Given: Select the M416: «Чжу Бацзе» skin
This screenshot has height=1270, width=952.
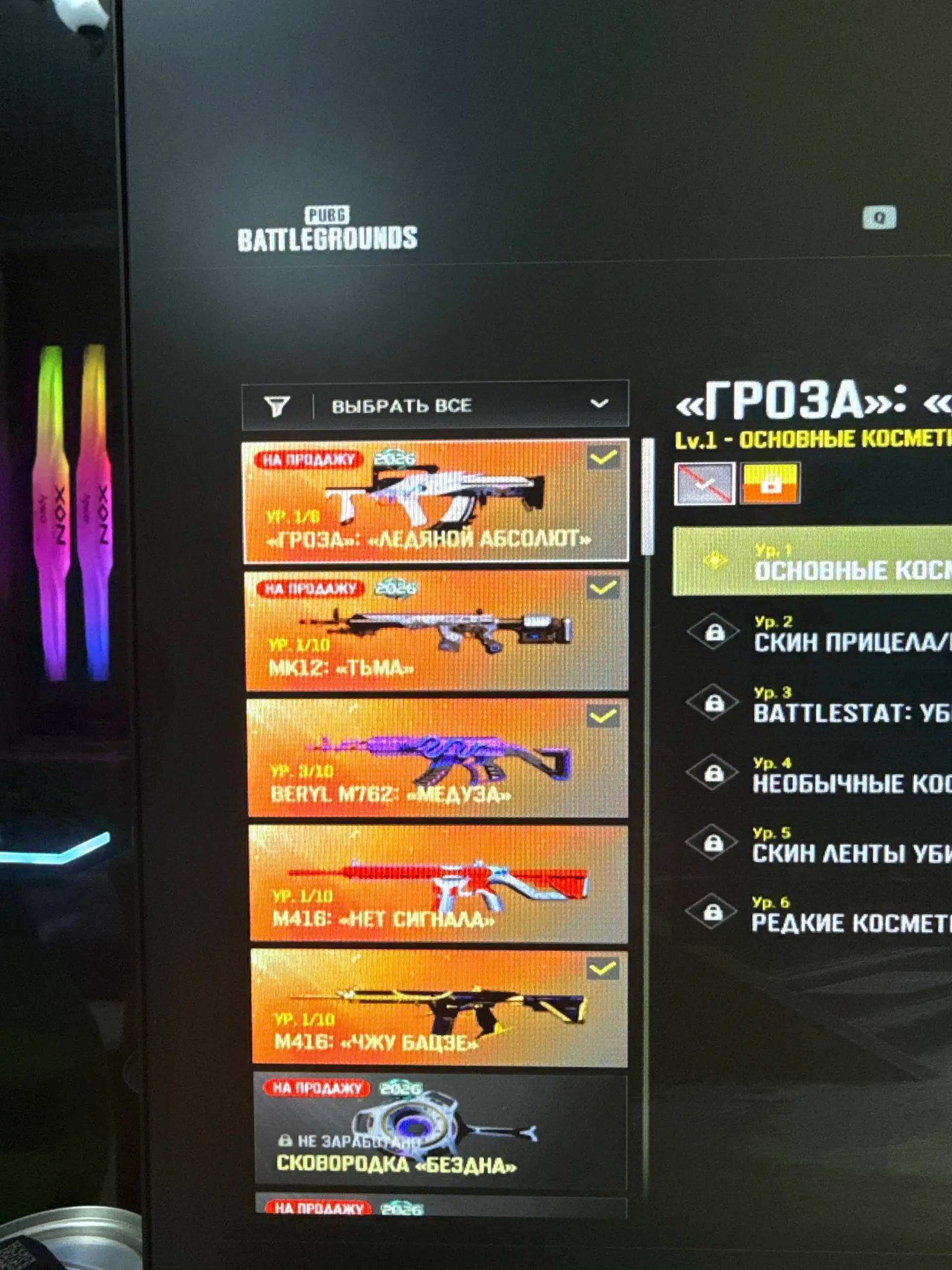Looking at the screenshot, I should pyautogui.click(x=439, y=1008).
